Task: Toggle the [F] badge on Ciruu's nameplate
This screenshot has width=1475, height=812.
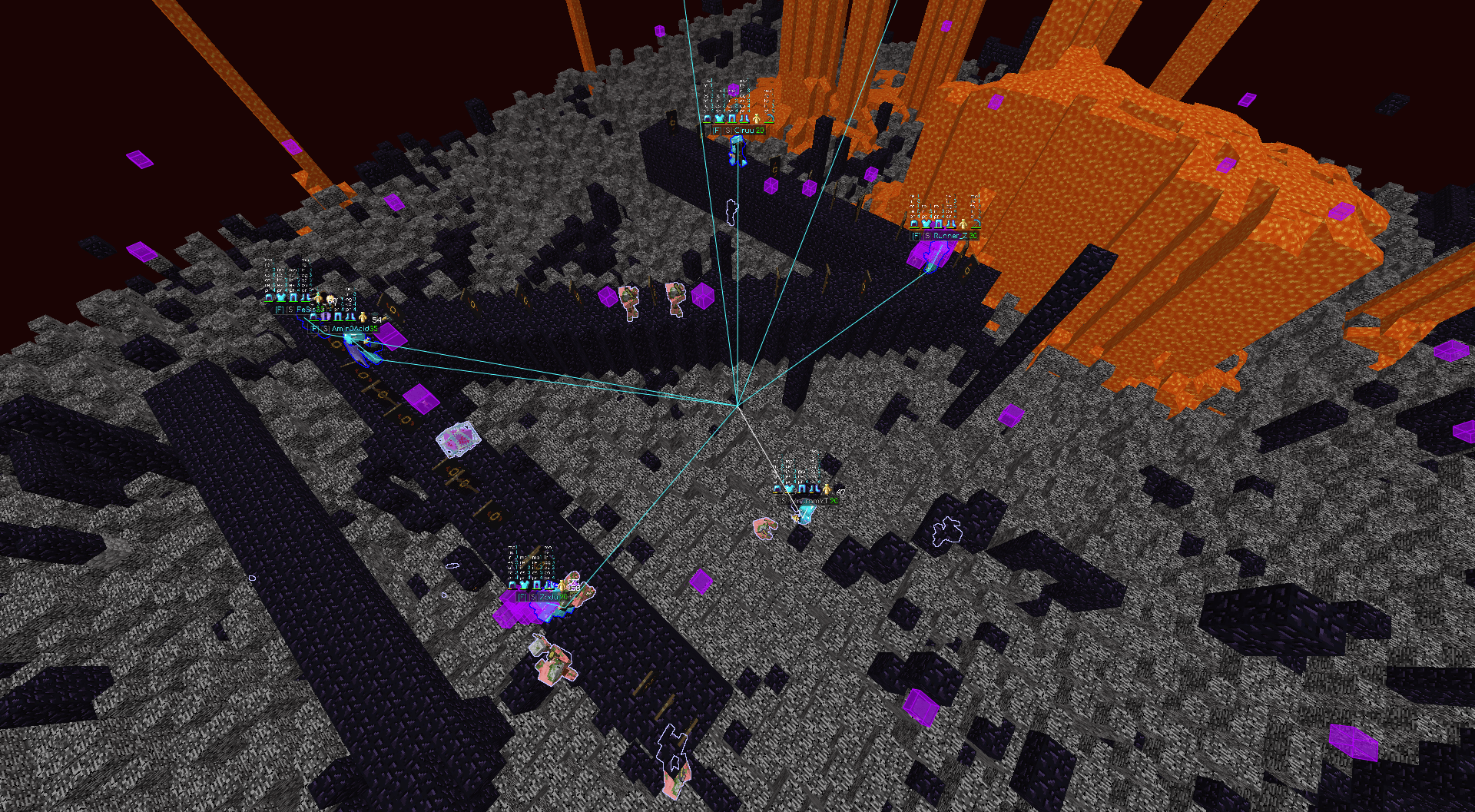Action: 717,130
